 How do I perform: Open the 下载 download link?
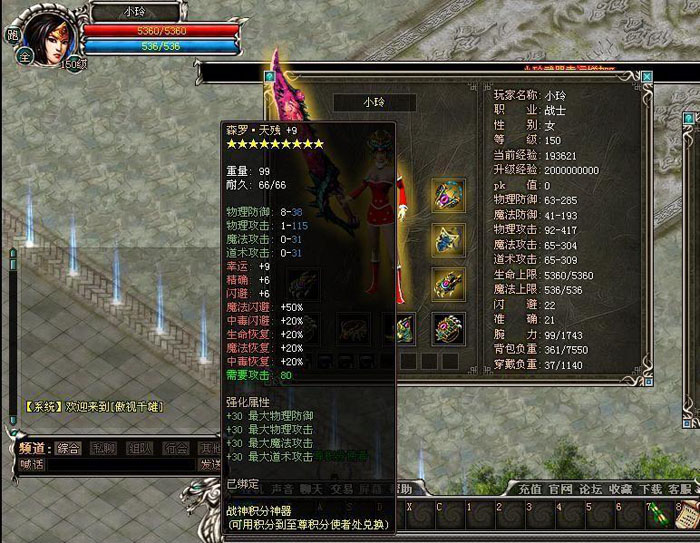click(651, 489)
